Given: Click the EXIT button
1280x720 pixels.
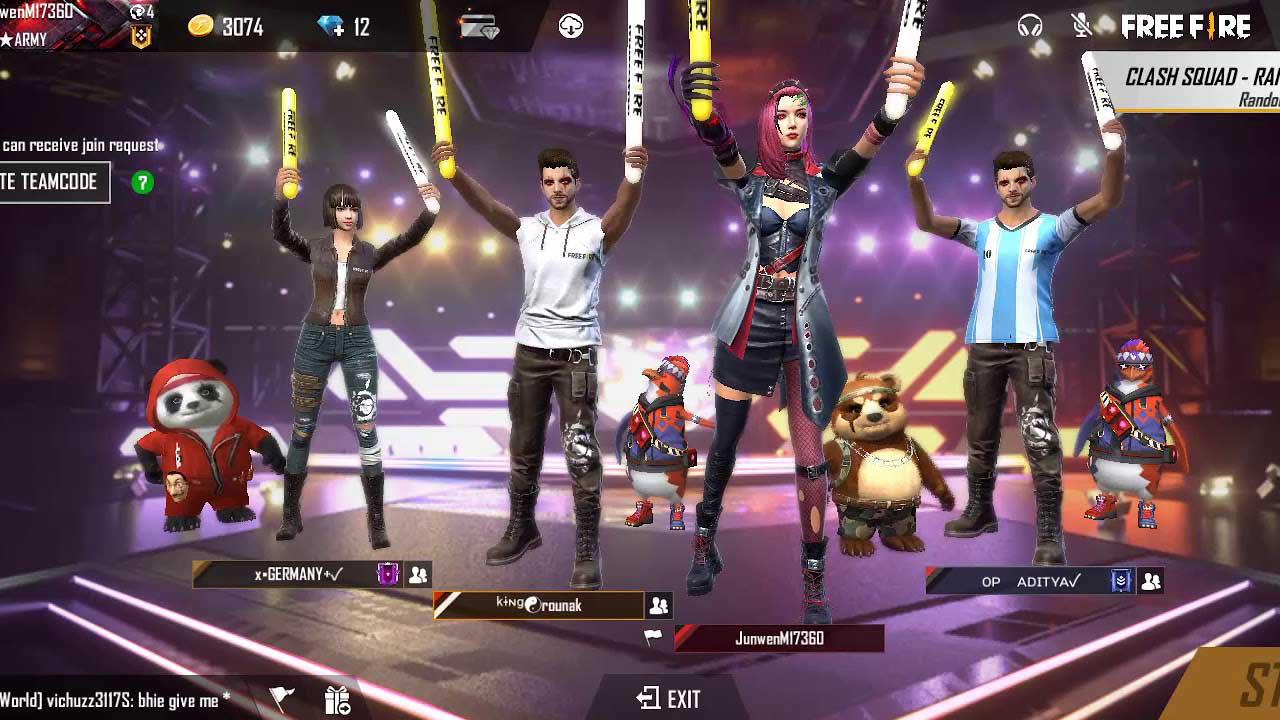Looking at the screenshot, I should pos(669,699).
